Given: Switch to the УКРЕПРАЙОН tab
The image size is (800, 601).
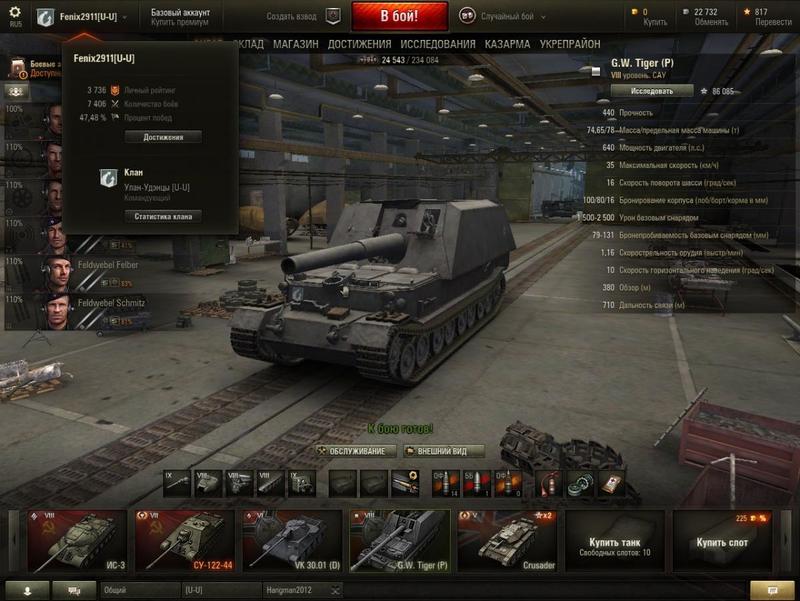Looking at the screenshot, I should point(570,45).
